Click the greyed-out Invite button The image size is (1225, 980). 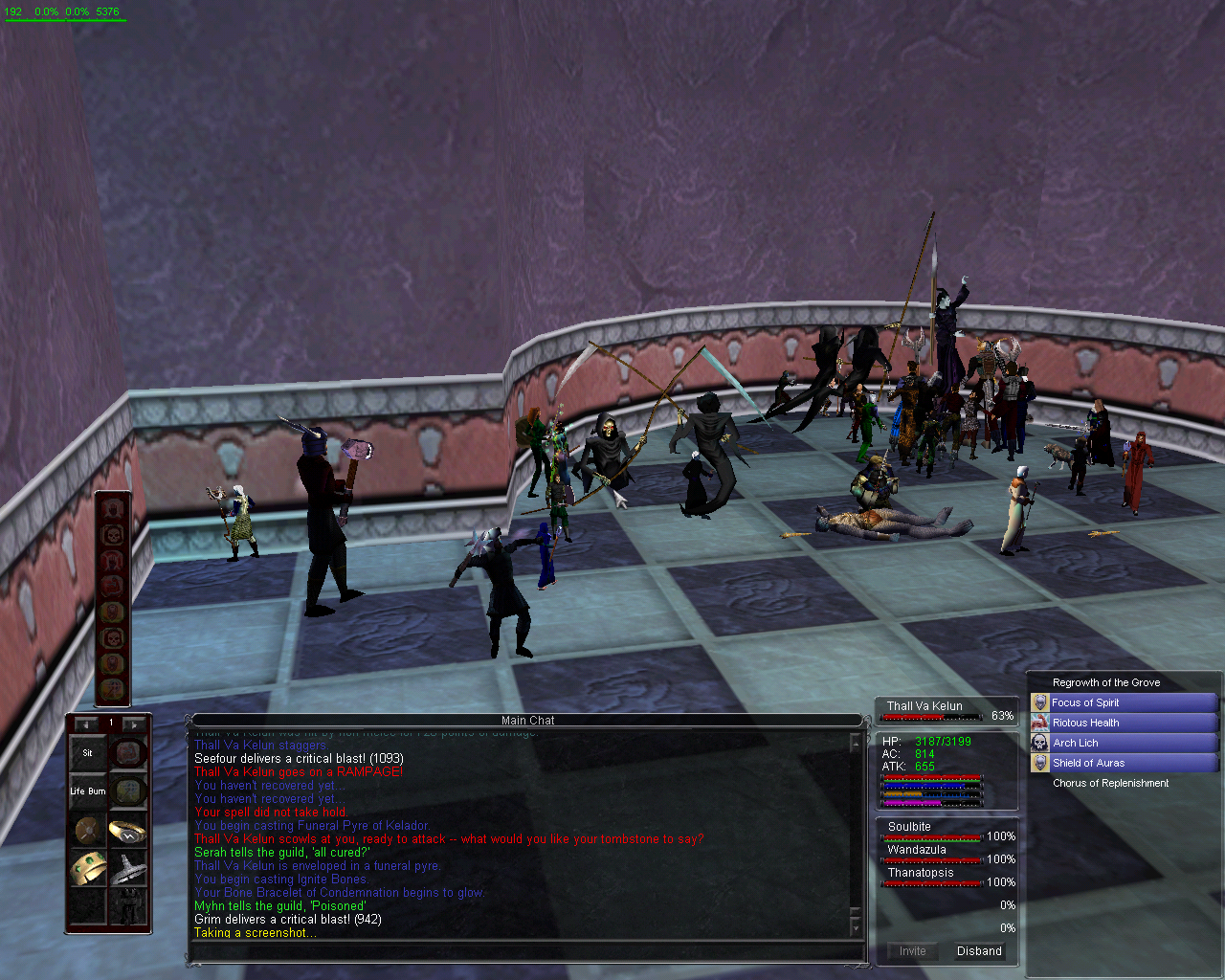point(912,951)
